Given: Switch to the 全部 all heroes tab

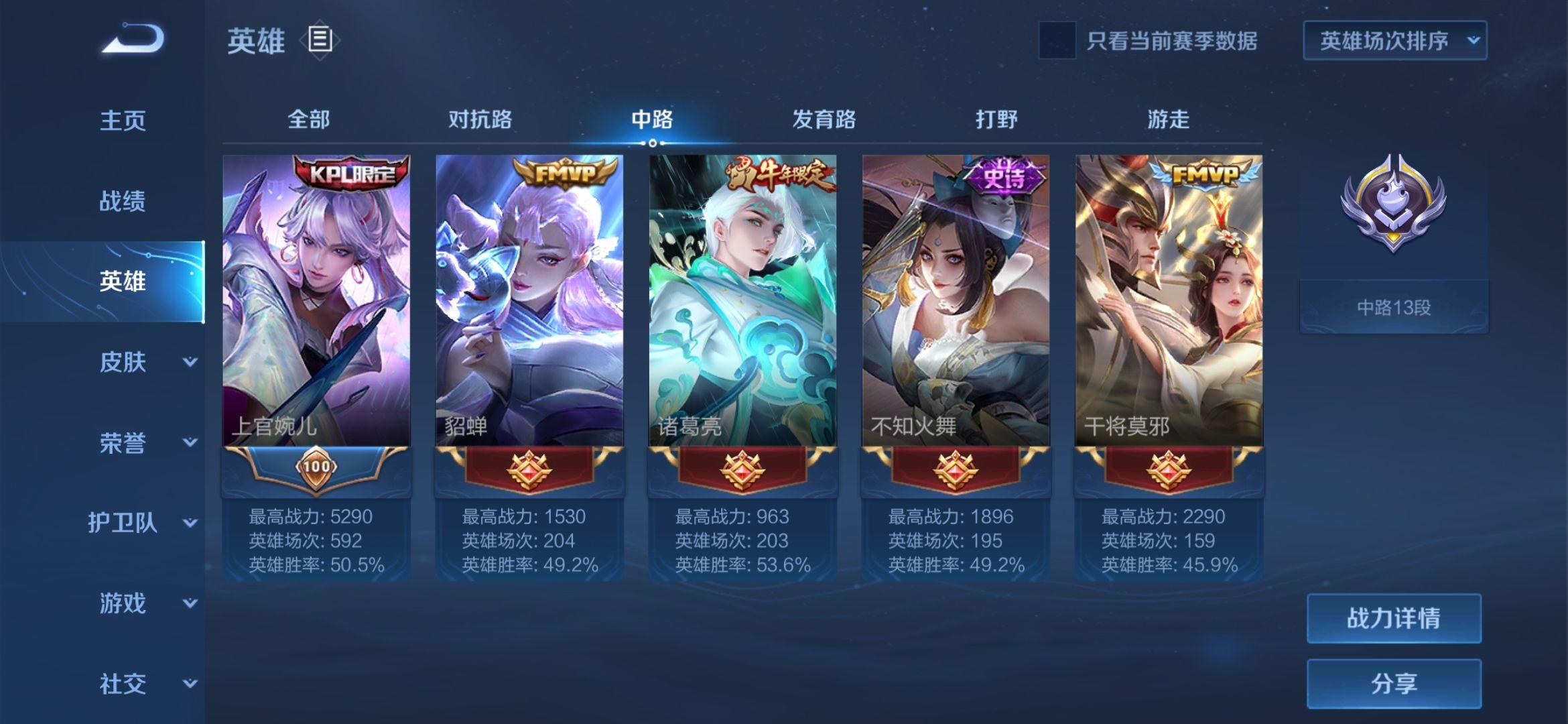Looking at the screenshot, I should click(x=308, y=119).
